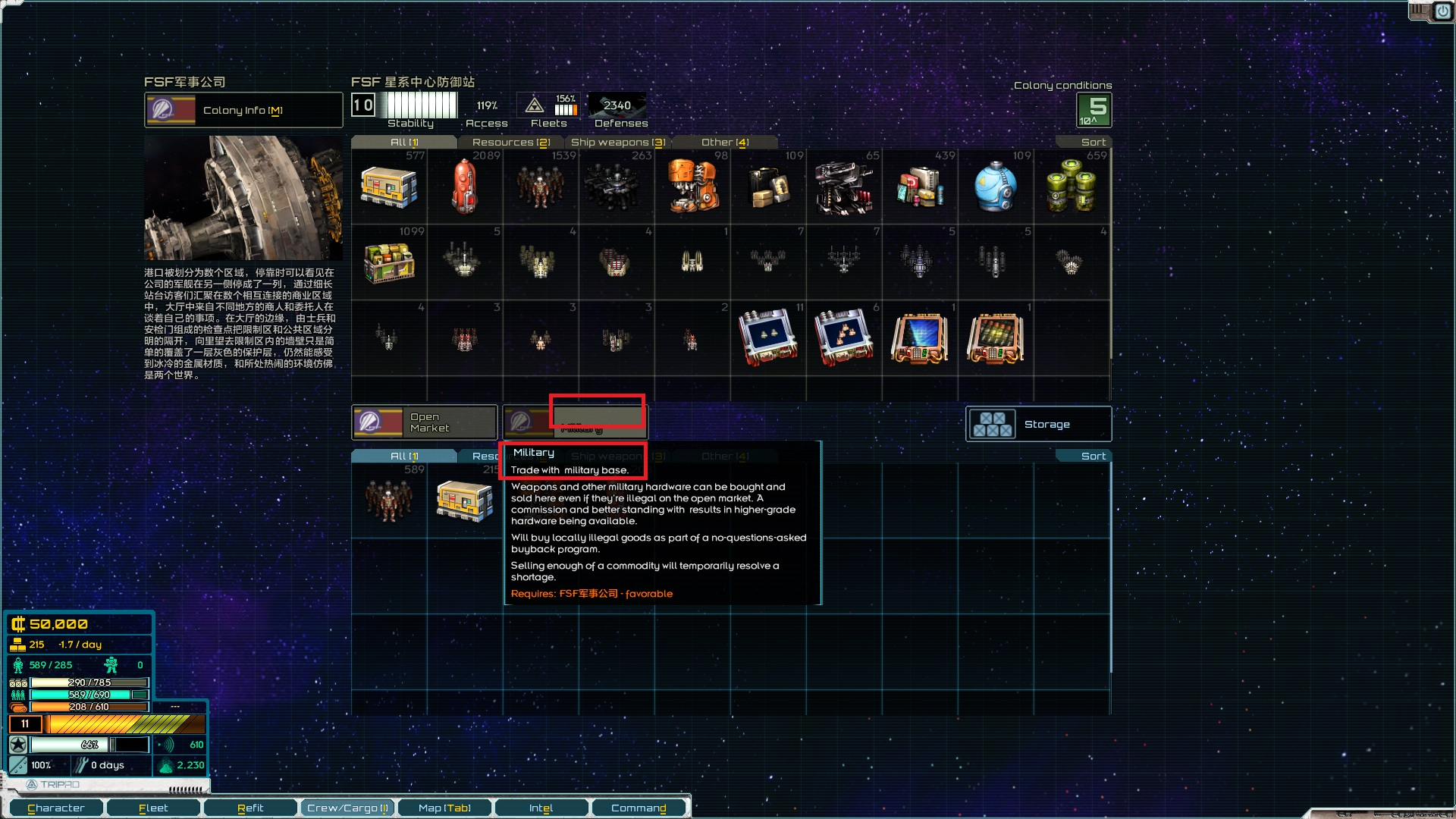This screenshot has width=1456, height=819.
Task: Open the Command screen from bottom bar
Action: [x=639, y=808]
